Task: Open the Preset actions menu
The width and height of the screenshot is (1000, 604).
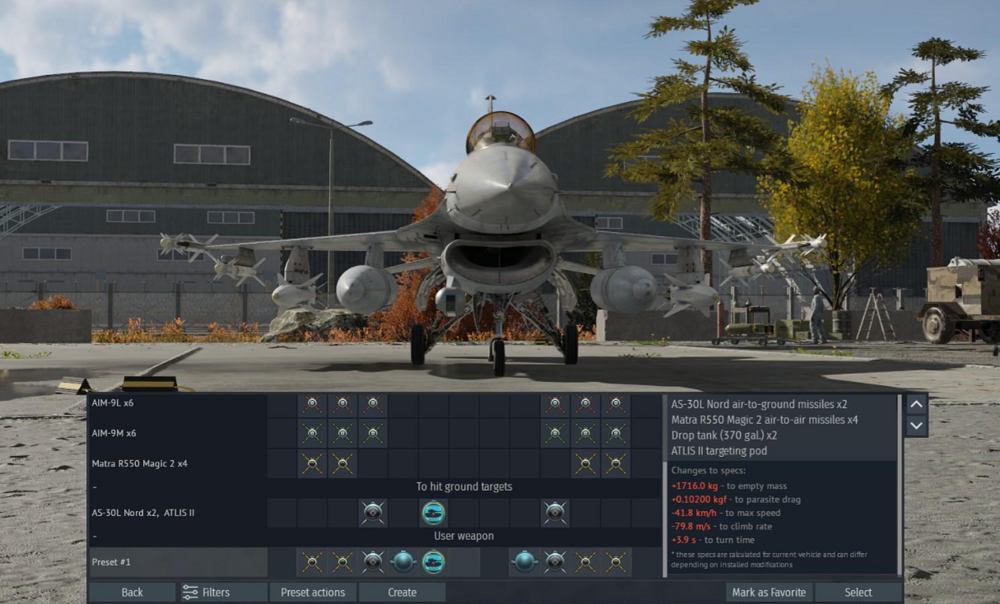Action: 313,592
